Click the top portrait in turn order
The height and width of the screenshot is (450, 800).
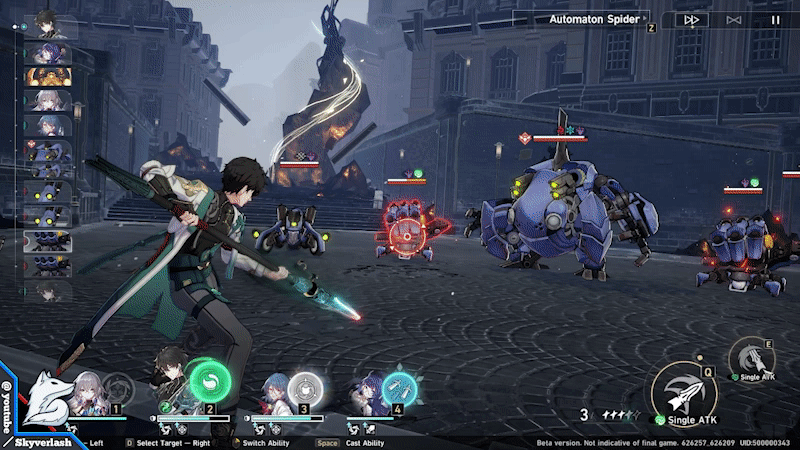click(x=47, y=22)
